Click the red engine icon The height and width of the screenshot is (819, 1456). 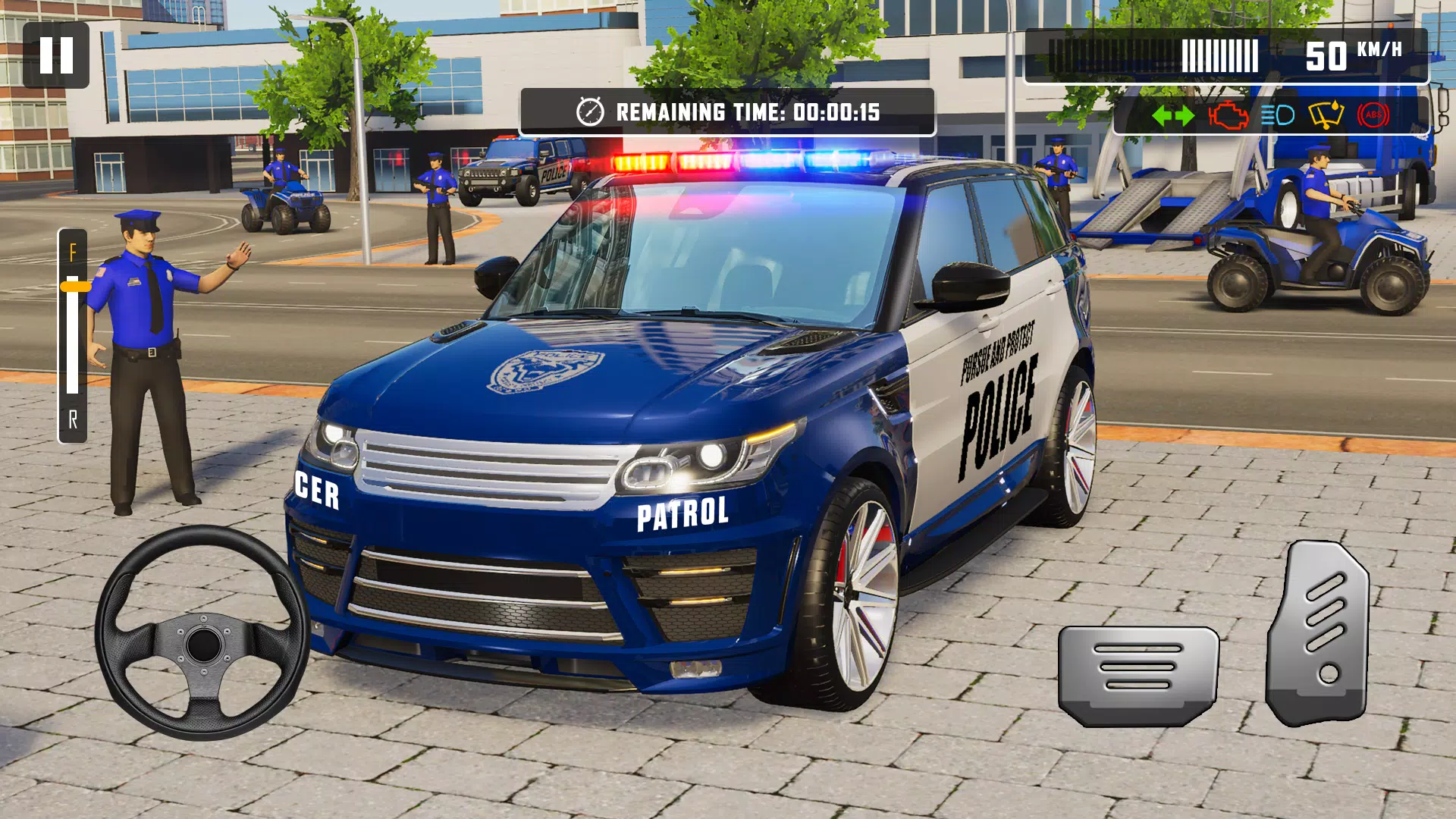click(1228, 116)
